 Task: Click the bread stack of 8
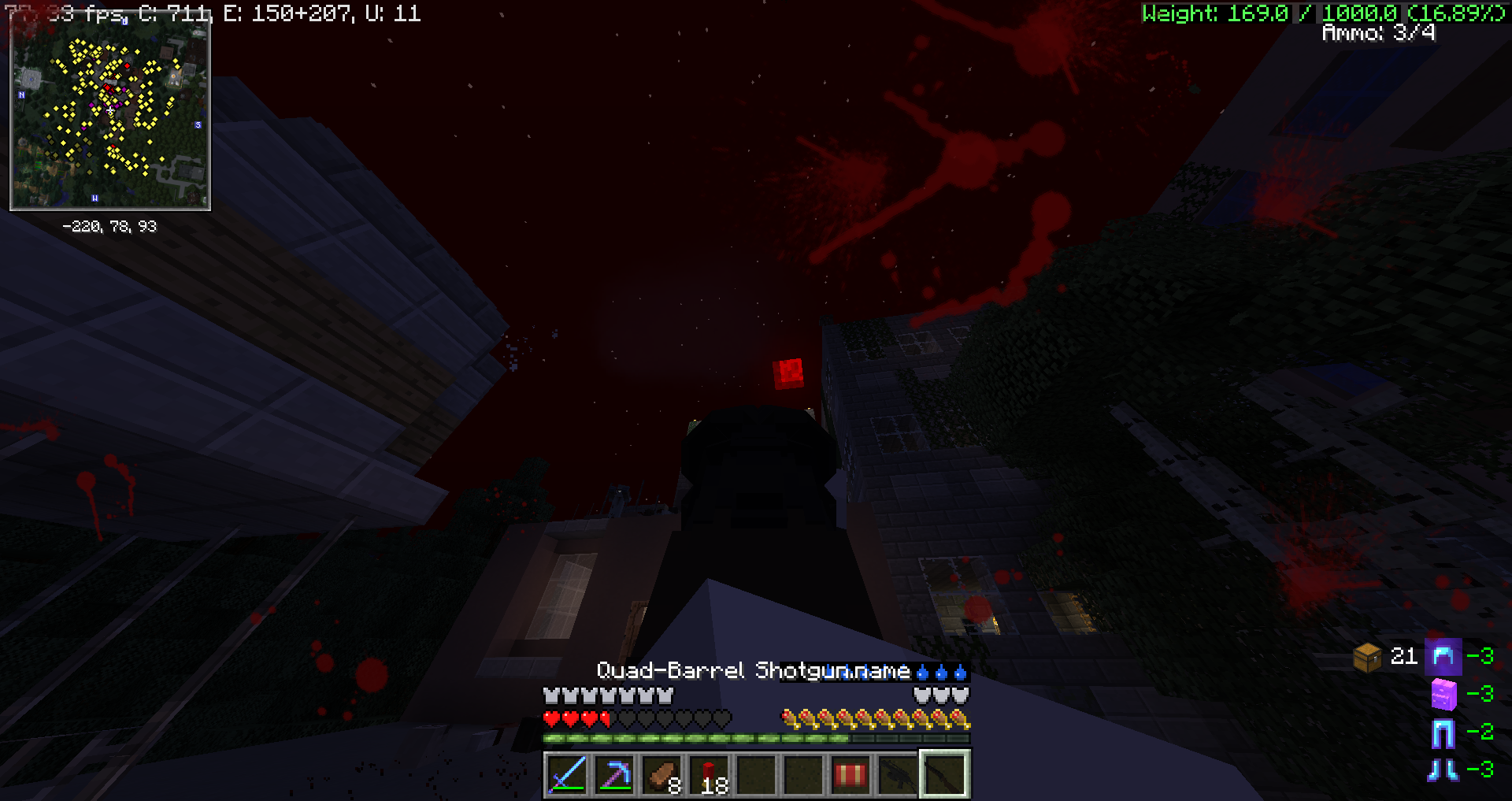(661, 776)
